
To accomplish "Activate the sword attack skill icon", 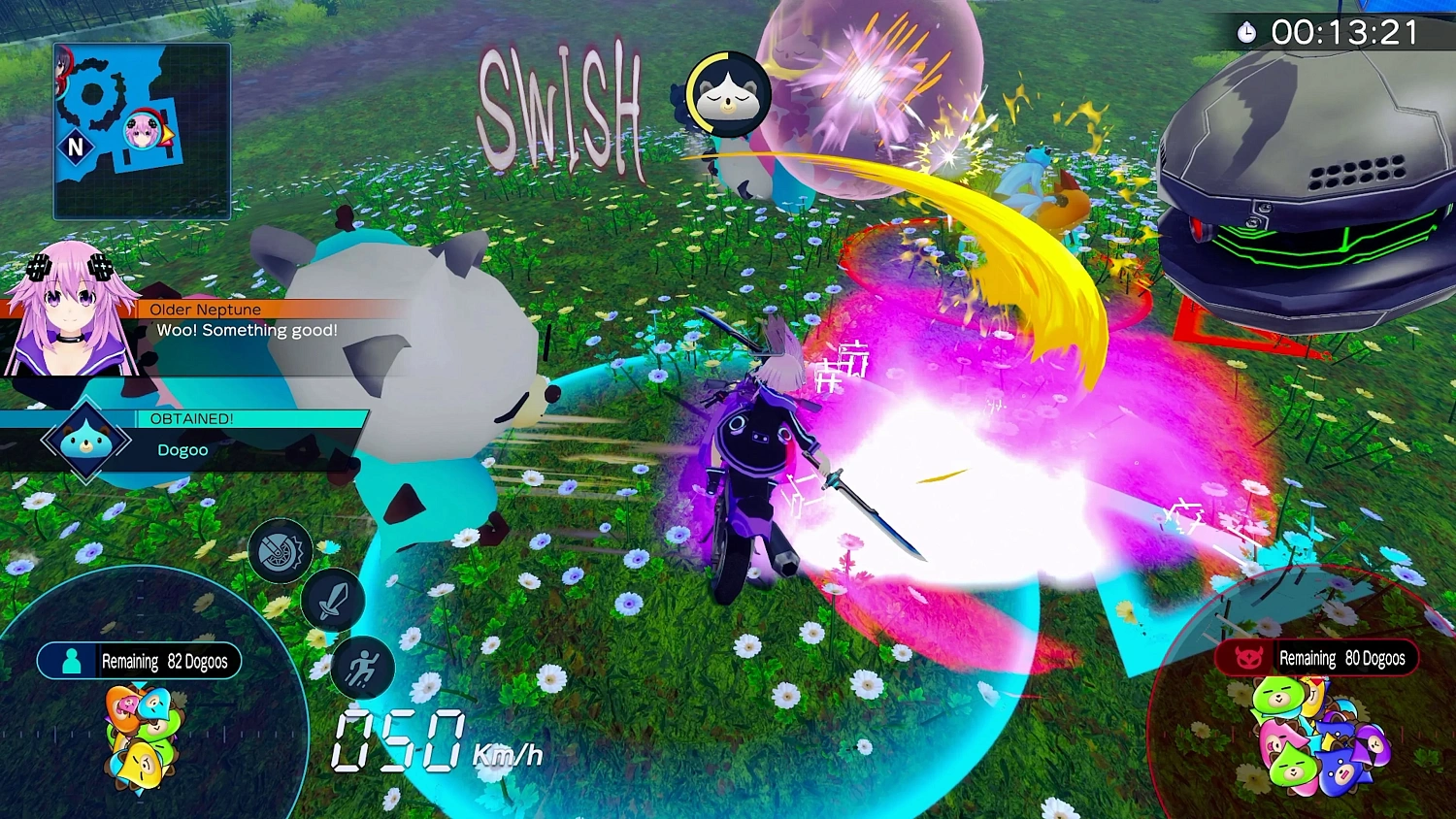I will tap(334, 602).
